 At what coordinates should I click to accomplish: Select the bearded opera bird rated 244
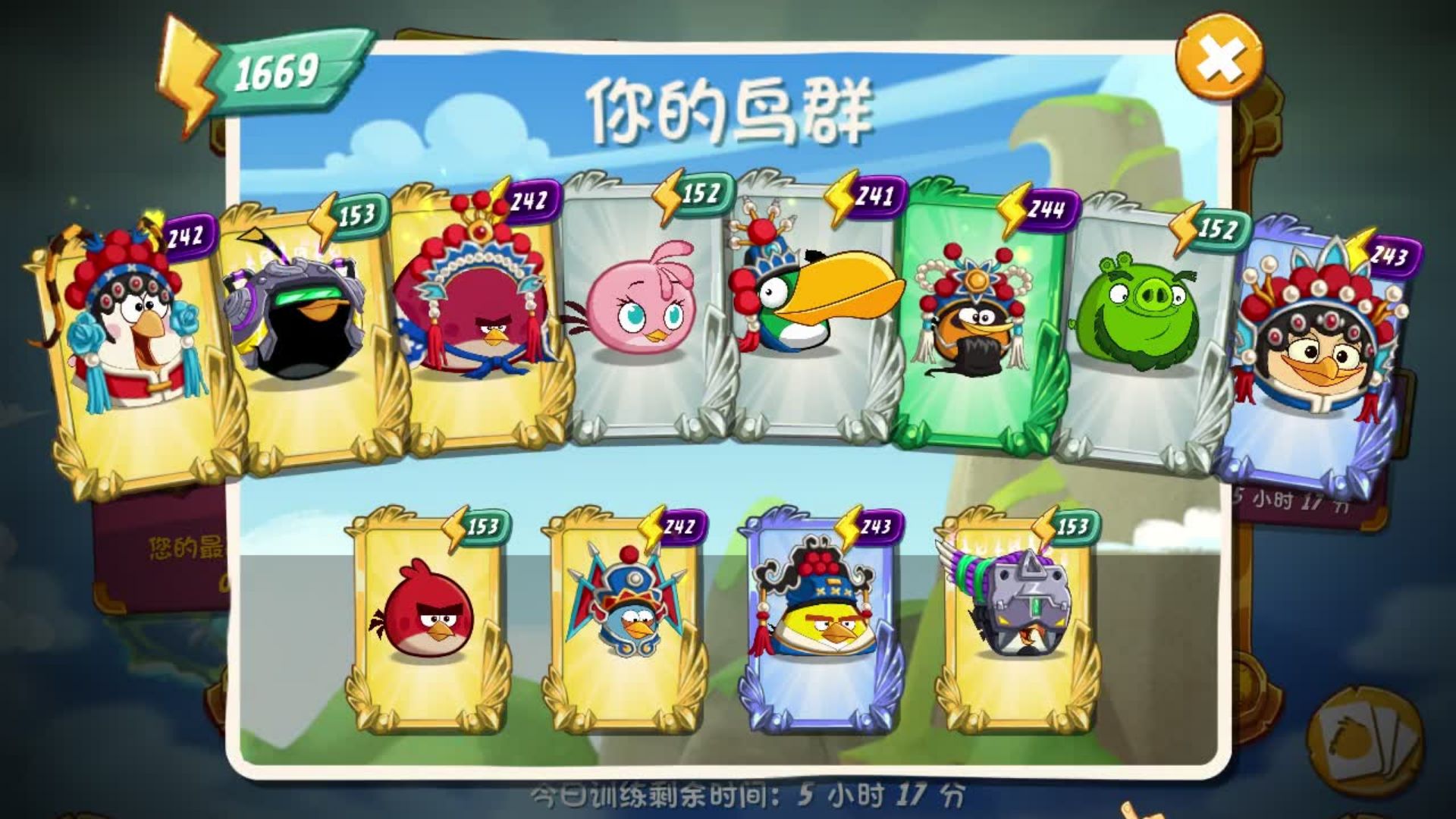pyautogui.click(x=973, y=334)
